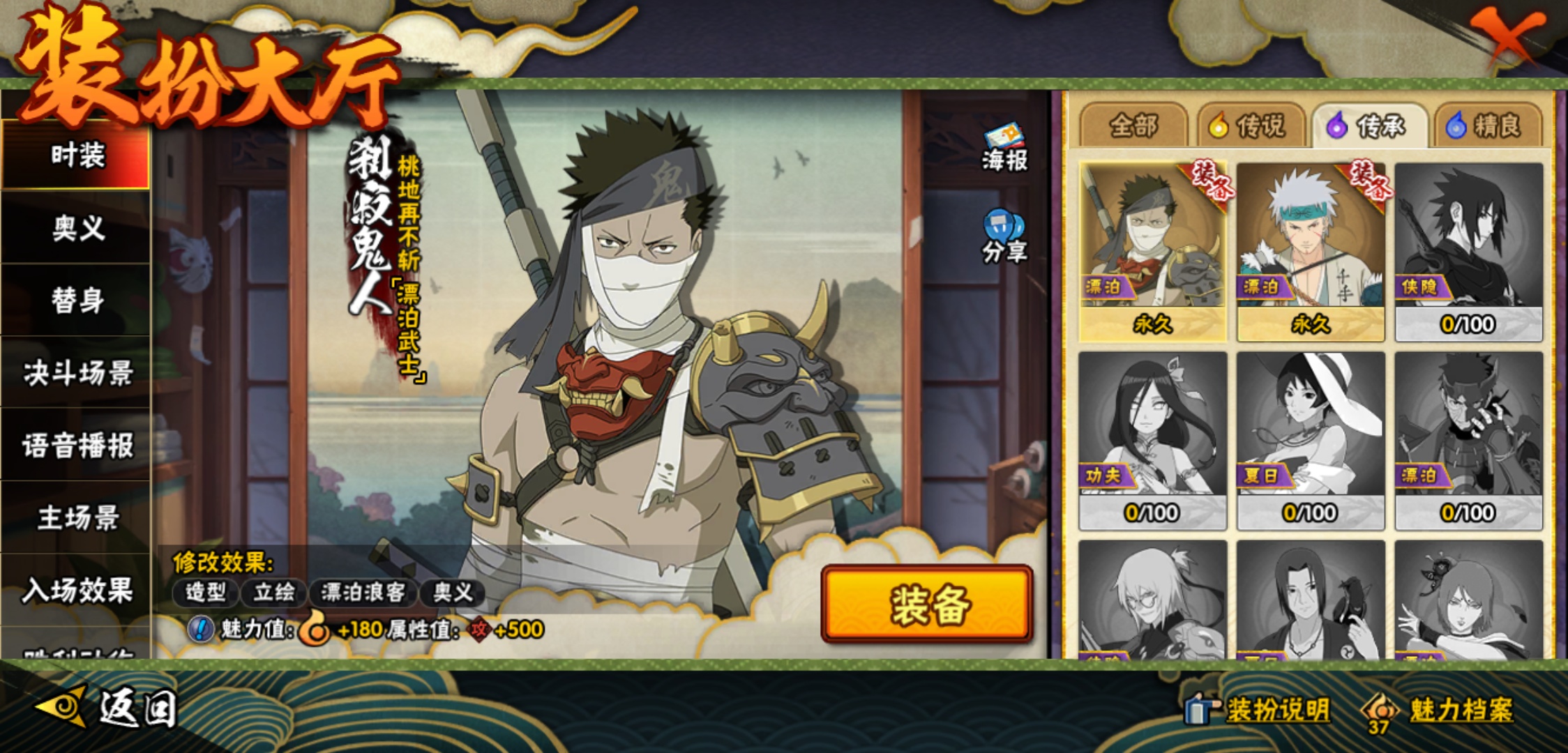The image size is (1568, 753).
Task: Select the 时装 menu entry
Action: (x=77, y=155)
